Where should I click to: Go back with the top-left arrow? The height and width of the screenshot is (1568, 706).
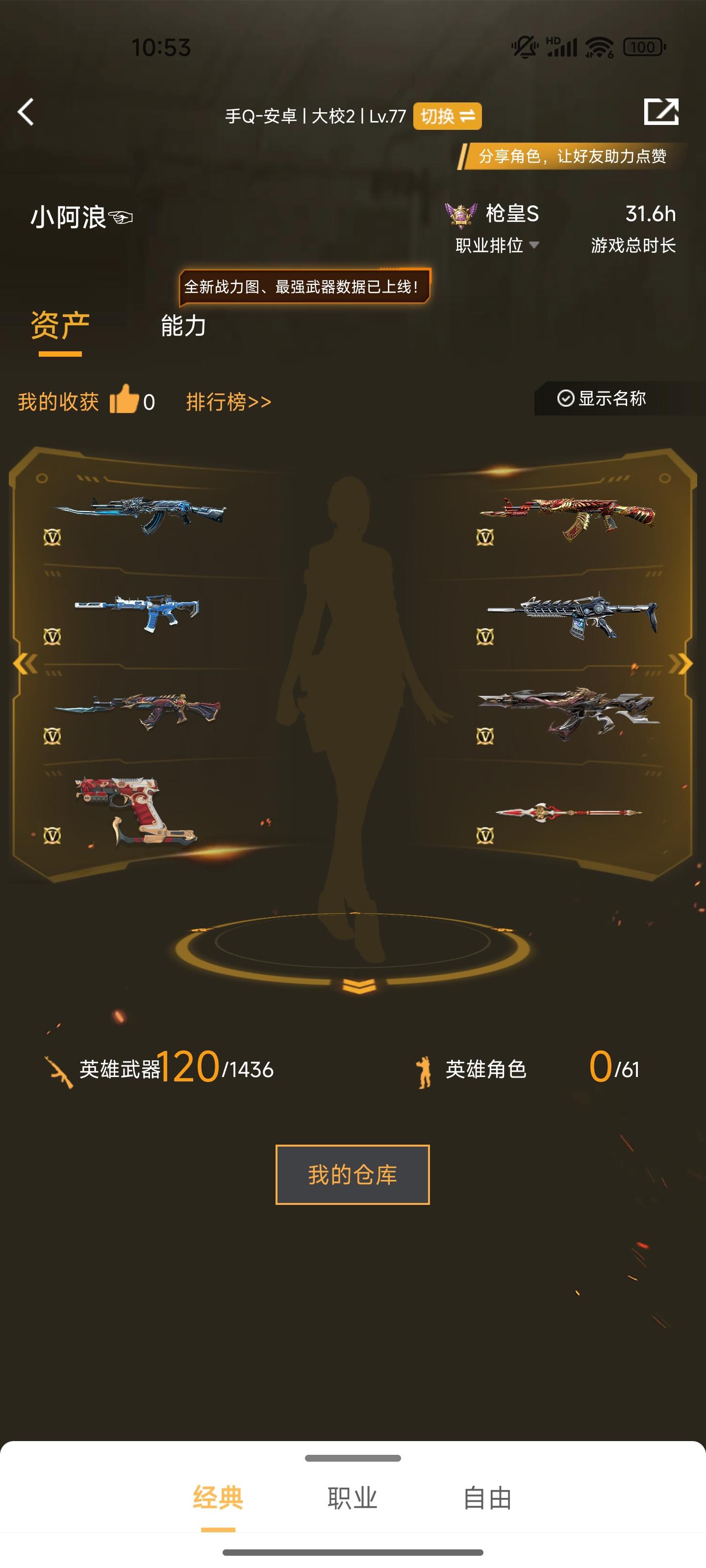25,112
